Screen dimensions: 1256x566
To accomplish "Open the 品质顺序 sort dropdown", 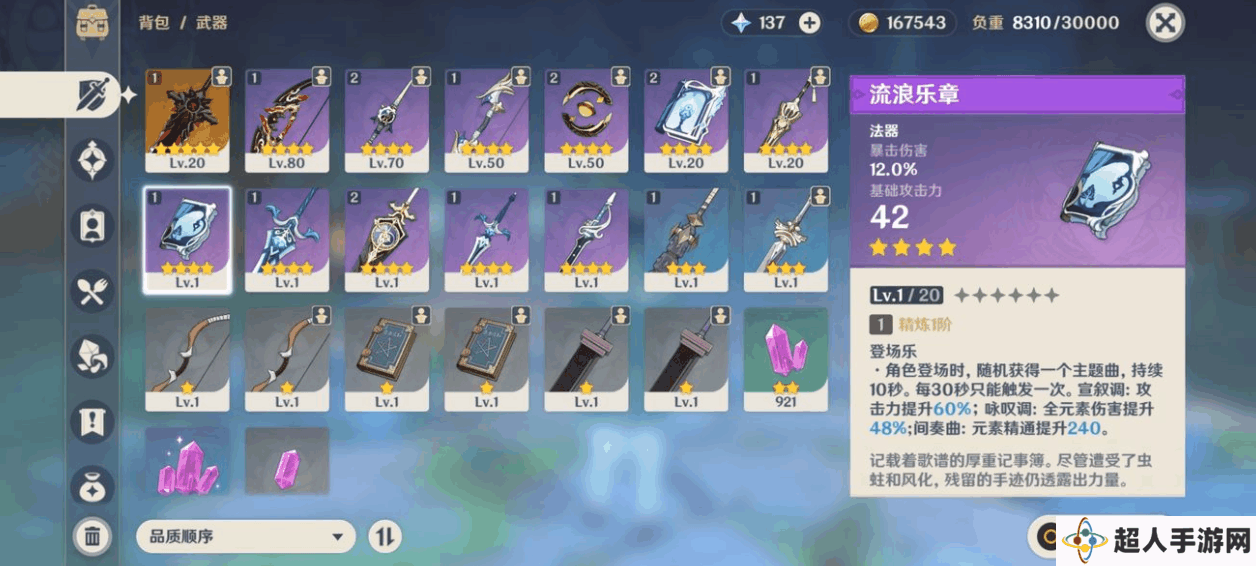I will click(x=245, y=537).
